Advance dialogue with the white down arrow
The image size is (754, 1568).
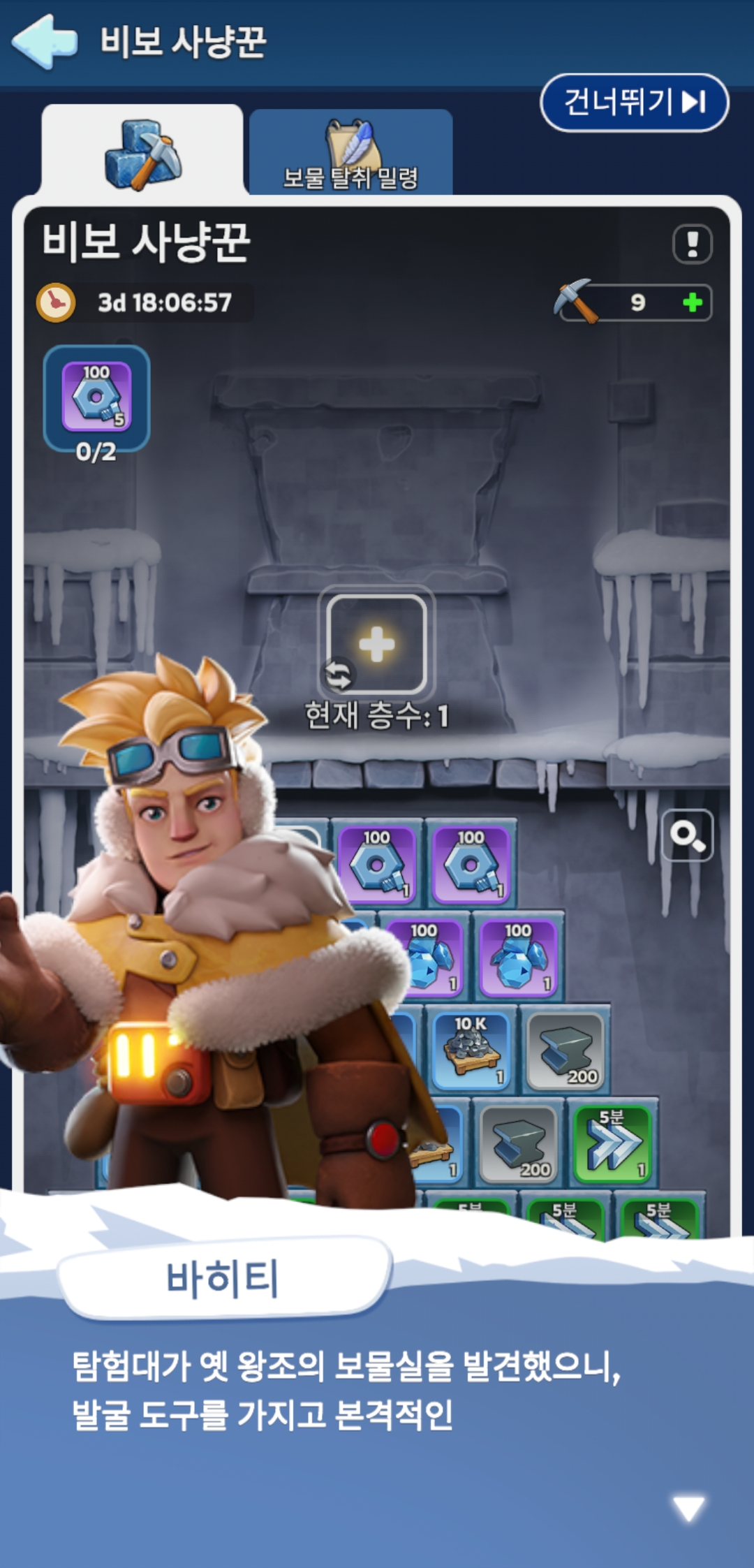coord(688,1508)
